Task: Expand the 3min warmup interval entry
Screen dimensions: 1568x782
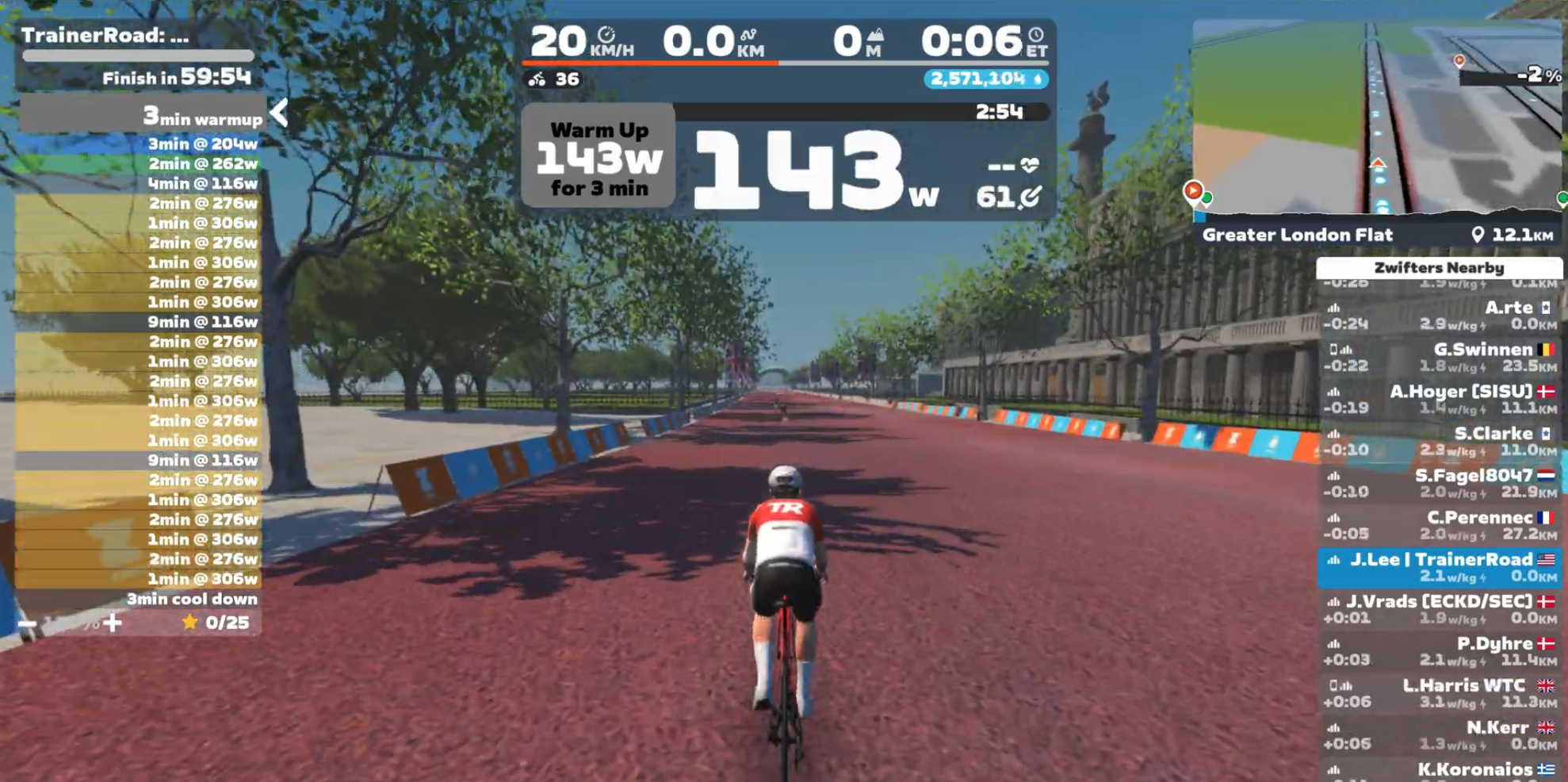Action: coord(202,117)
